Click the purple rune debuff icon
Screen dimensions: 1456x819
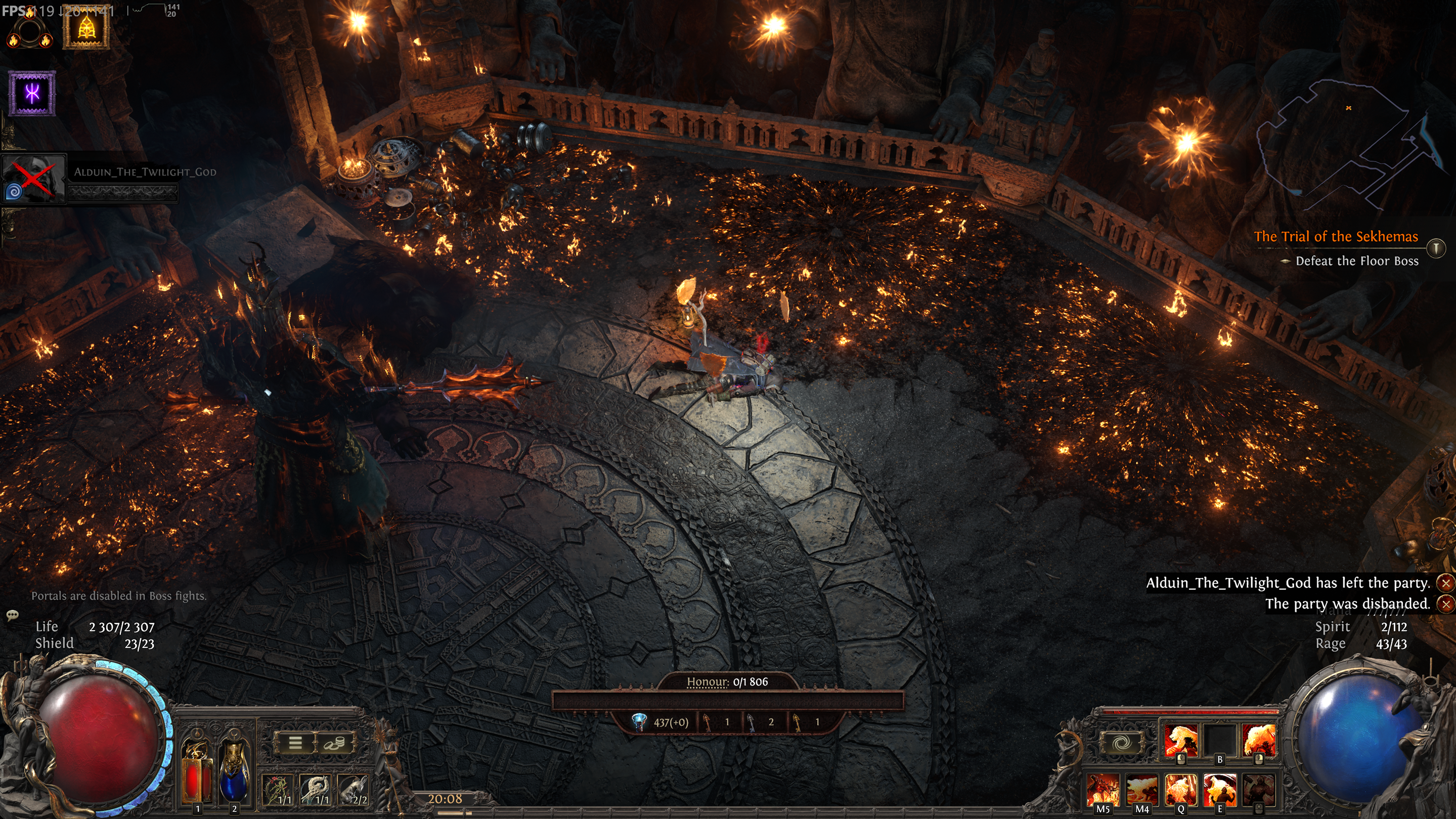[x=32, y=93]
